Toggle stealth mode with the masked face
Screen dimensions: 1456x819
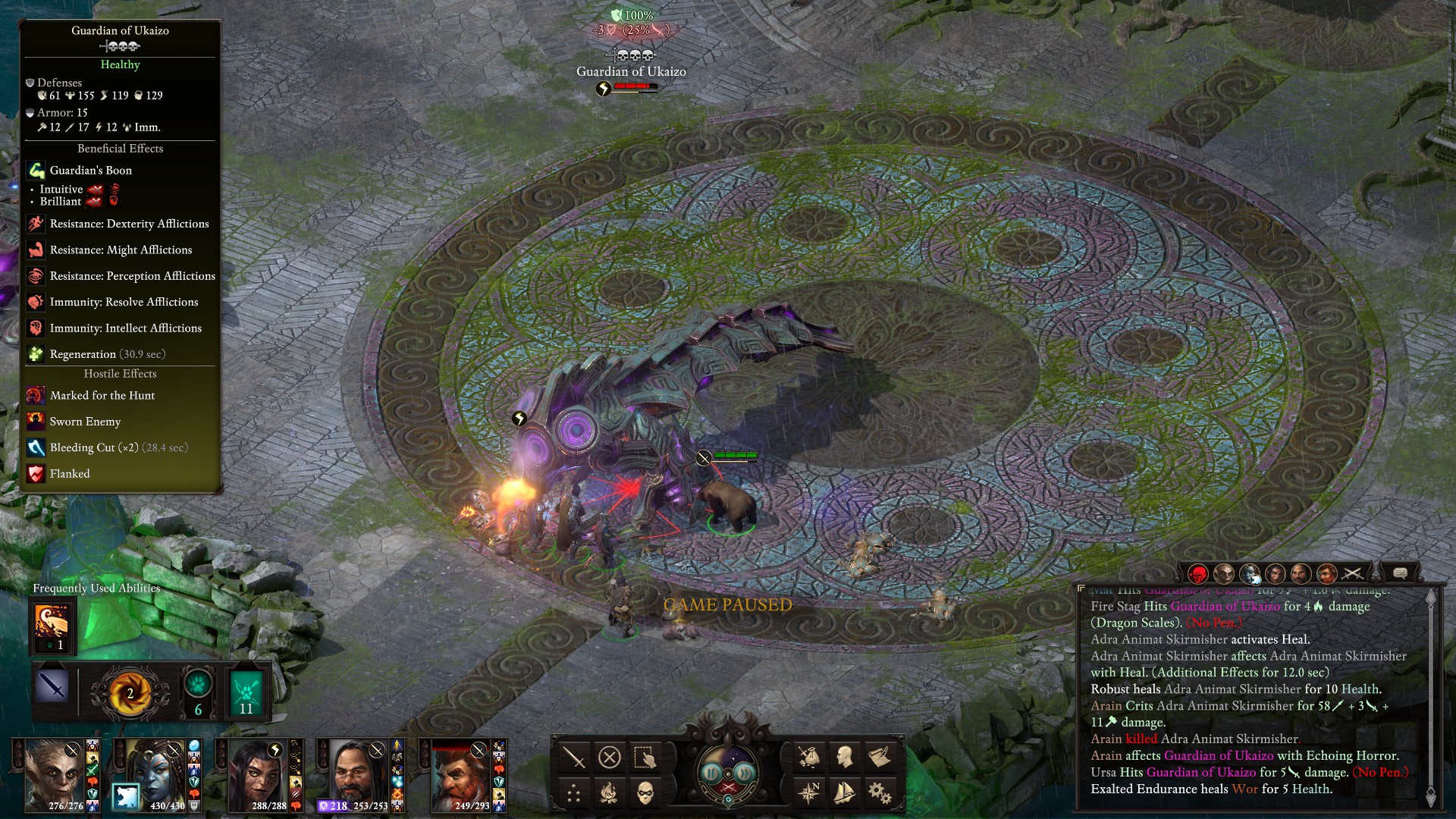[645, 794]
